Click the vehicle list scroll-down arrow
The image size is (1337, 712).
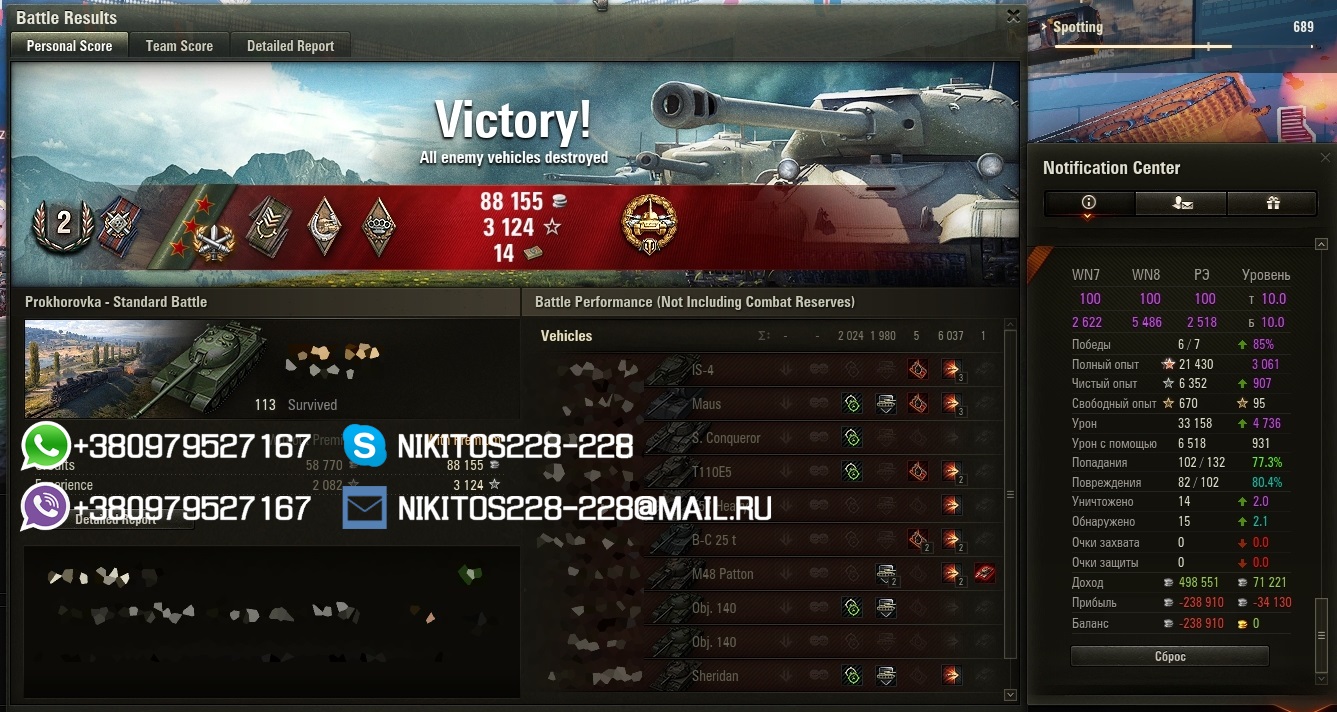(1010, 694)
